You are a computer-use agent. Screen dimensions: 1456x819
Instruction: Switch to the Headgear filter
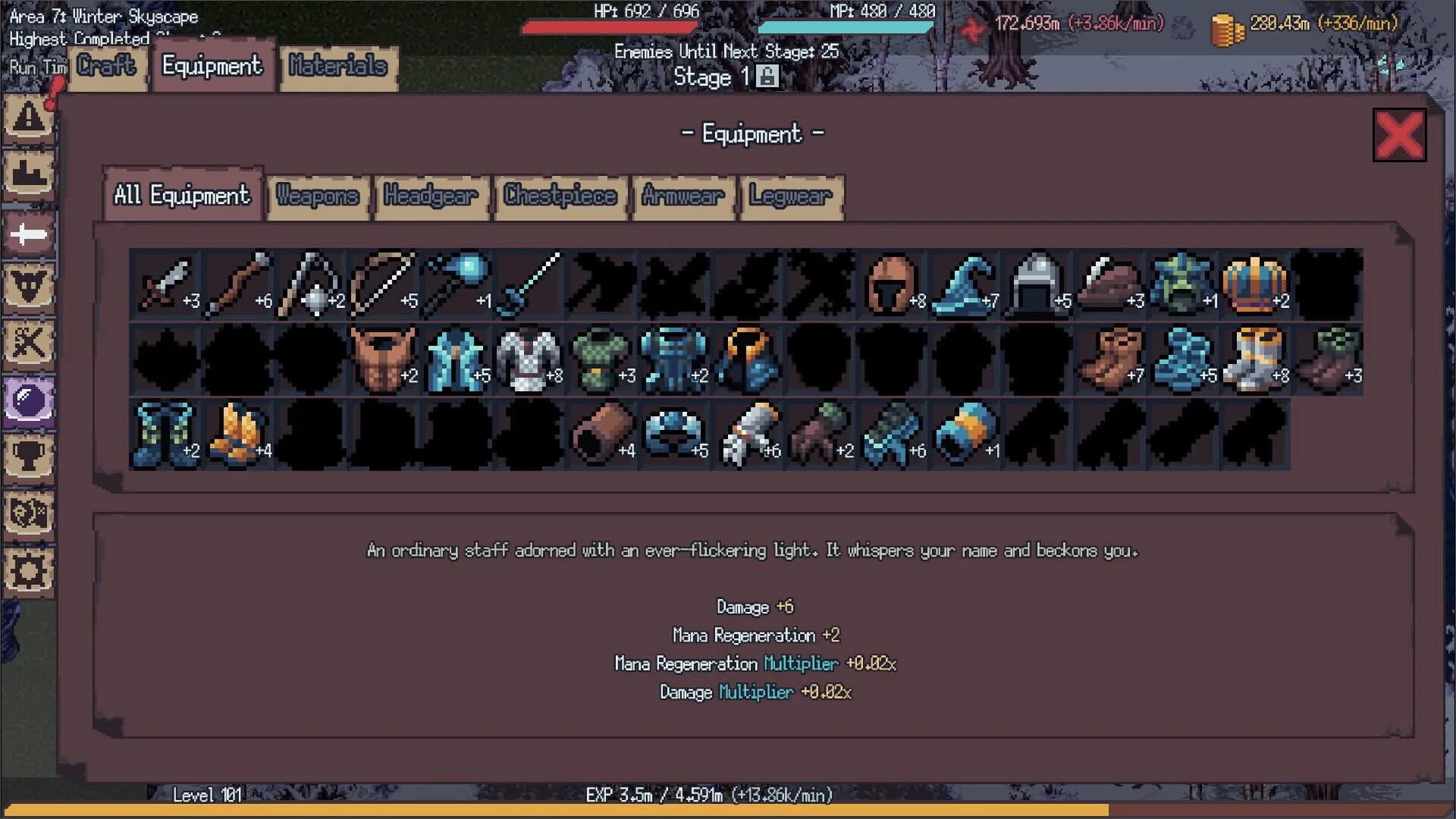[x=431, y=196]
